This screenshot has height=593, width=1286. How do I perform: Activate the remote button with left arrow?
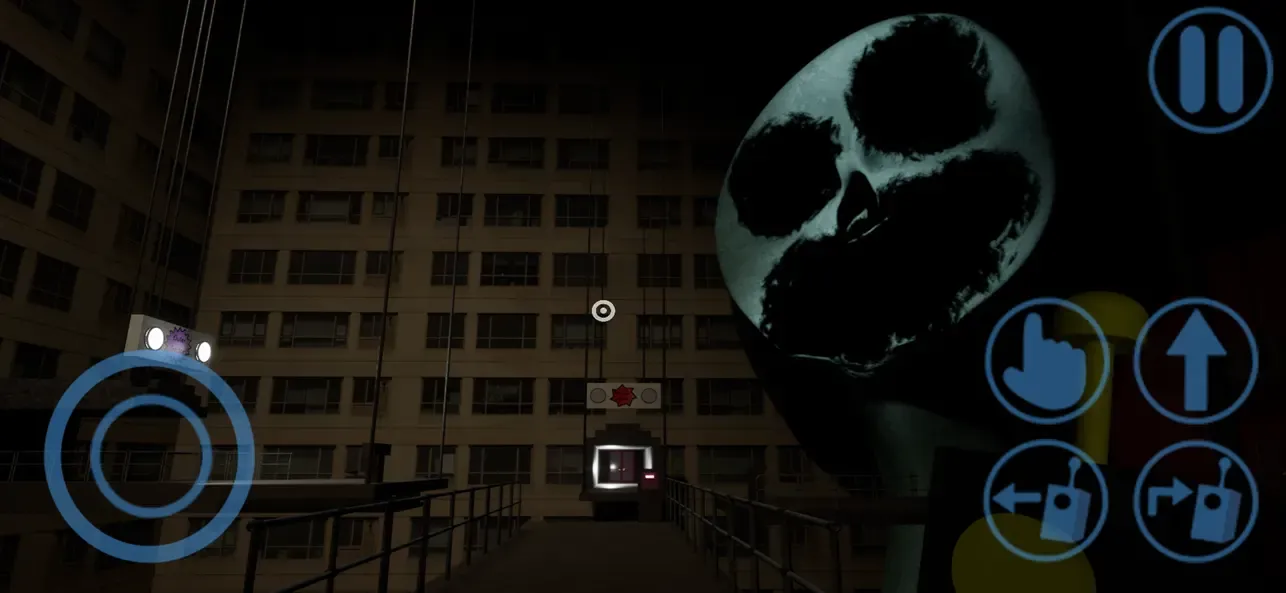1046,500
